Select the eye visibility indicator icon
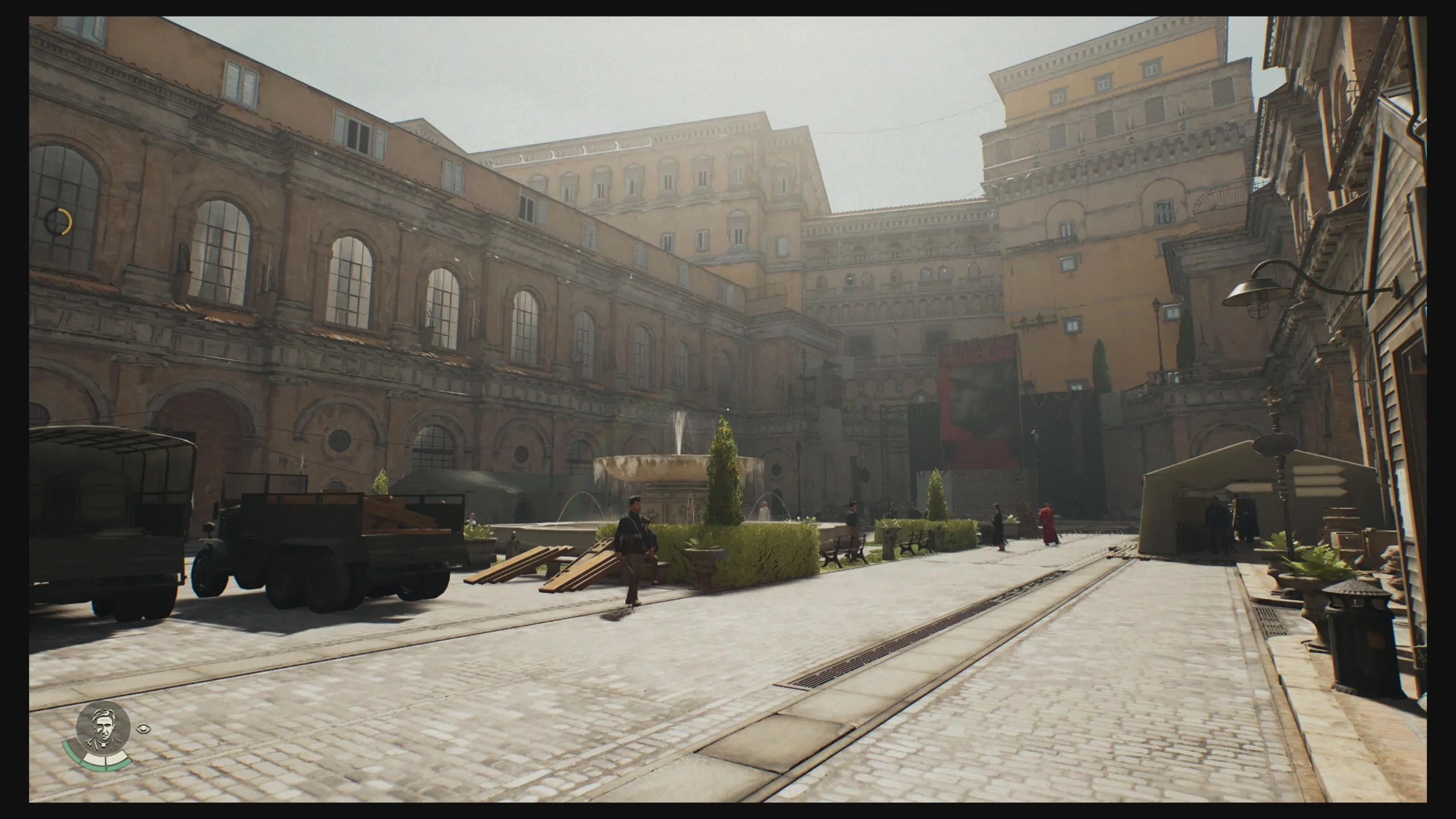Image resolution: width=1456 pixels, height=819 pixels. 142,727
